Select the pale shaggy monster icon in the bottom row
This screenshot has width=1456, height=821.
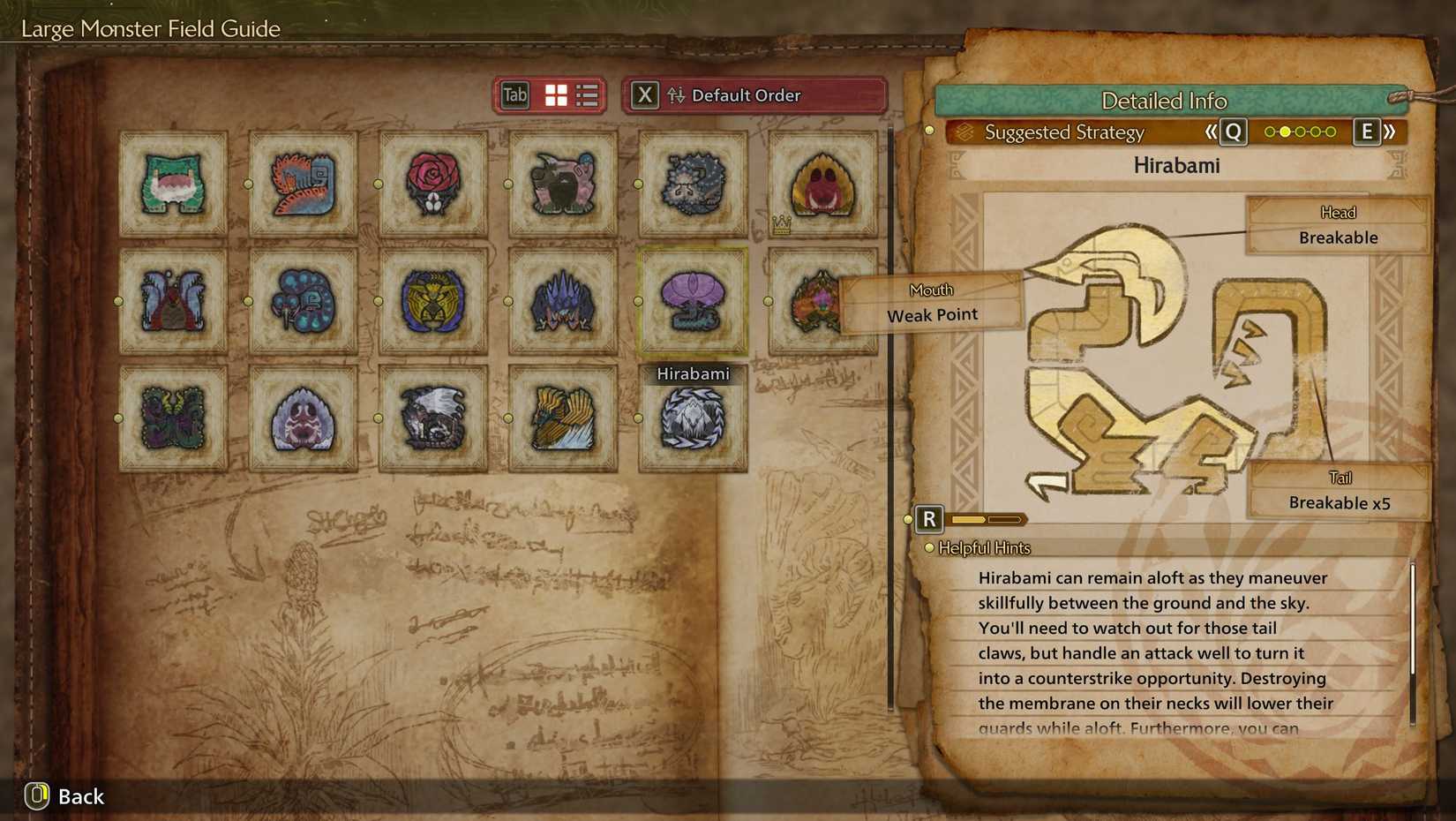(302, 419)
